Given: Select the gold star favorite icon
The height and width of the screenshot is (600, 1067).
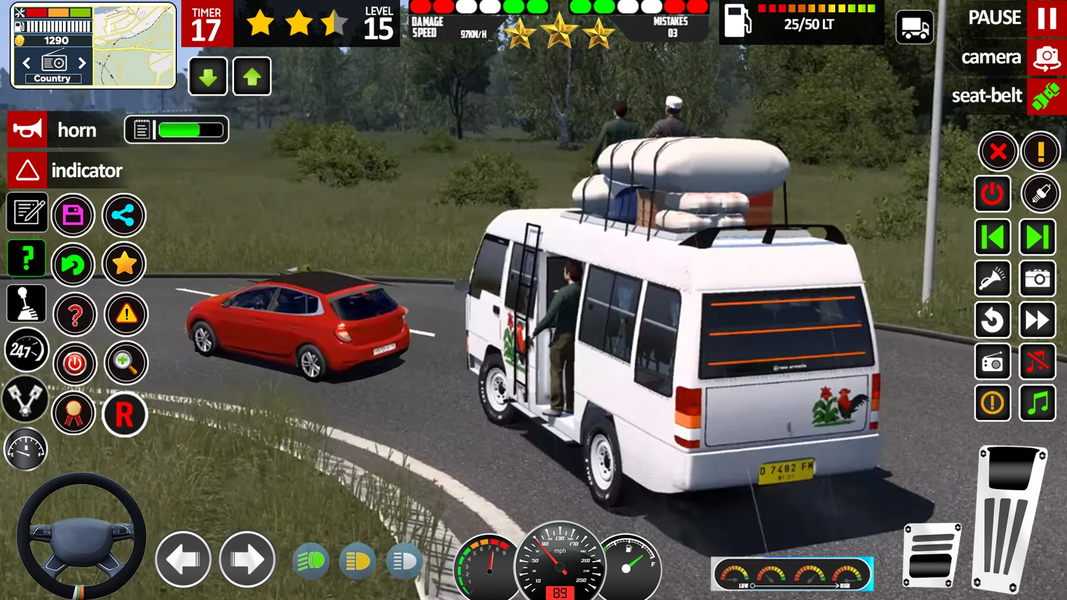Looking at the screenshot, I should pyautogui.click(x=124, y=264).
